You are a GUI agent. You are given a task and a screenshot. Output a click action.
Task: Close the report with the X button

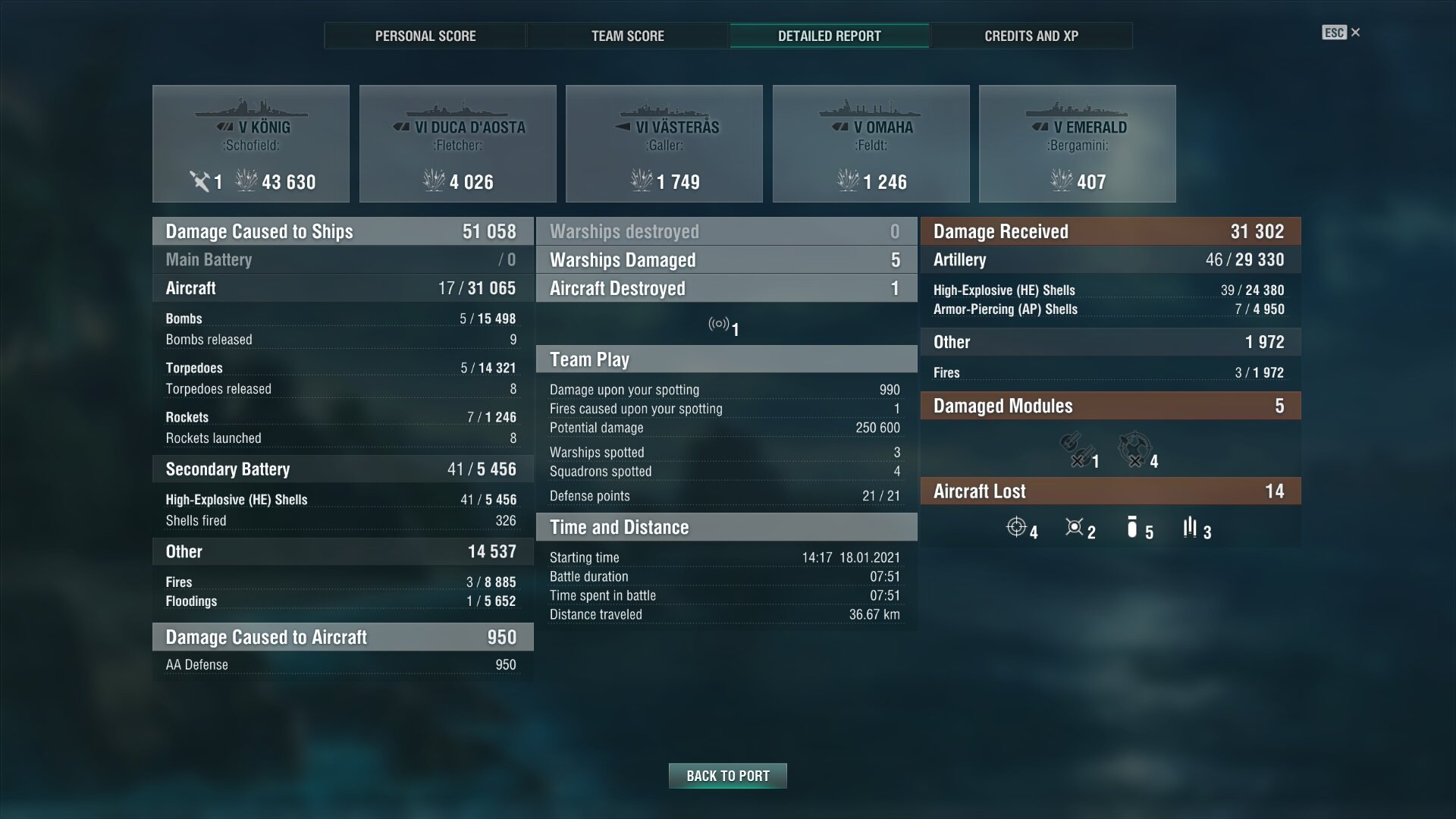click(x=1355, y=33)
